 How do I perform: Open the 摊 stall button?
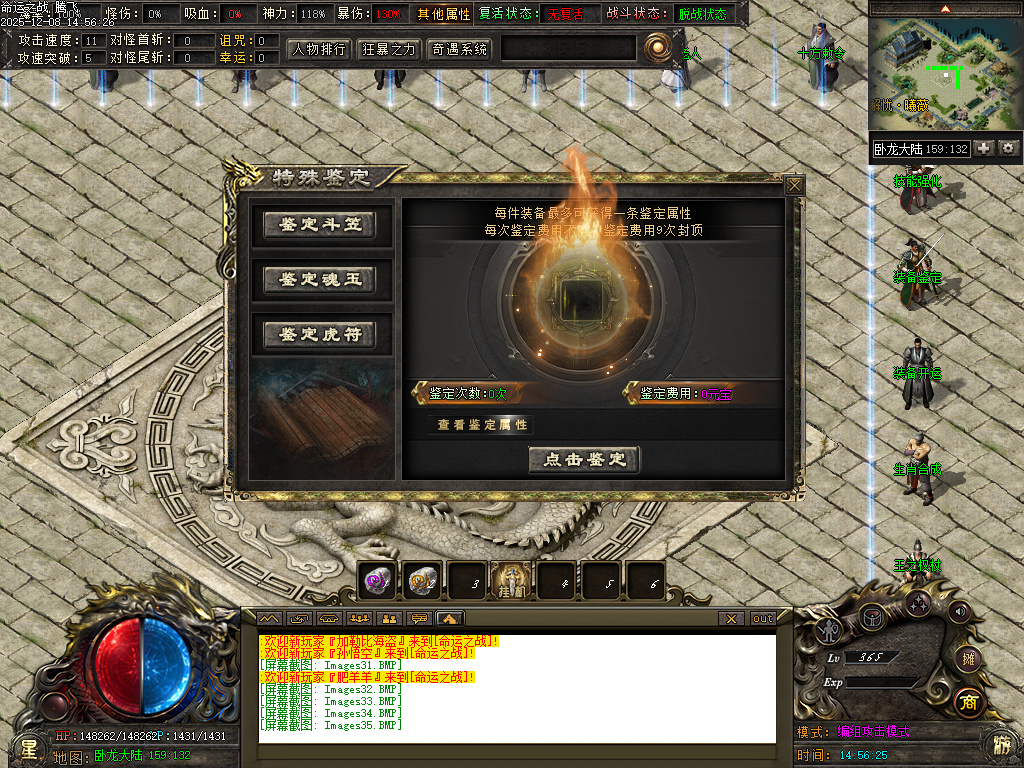pyautogui.click(x=967, y=658)
